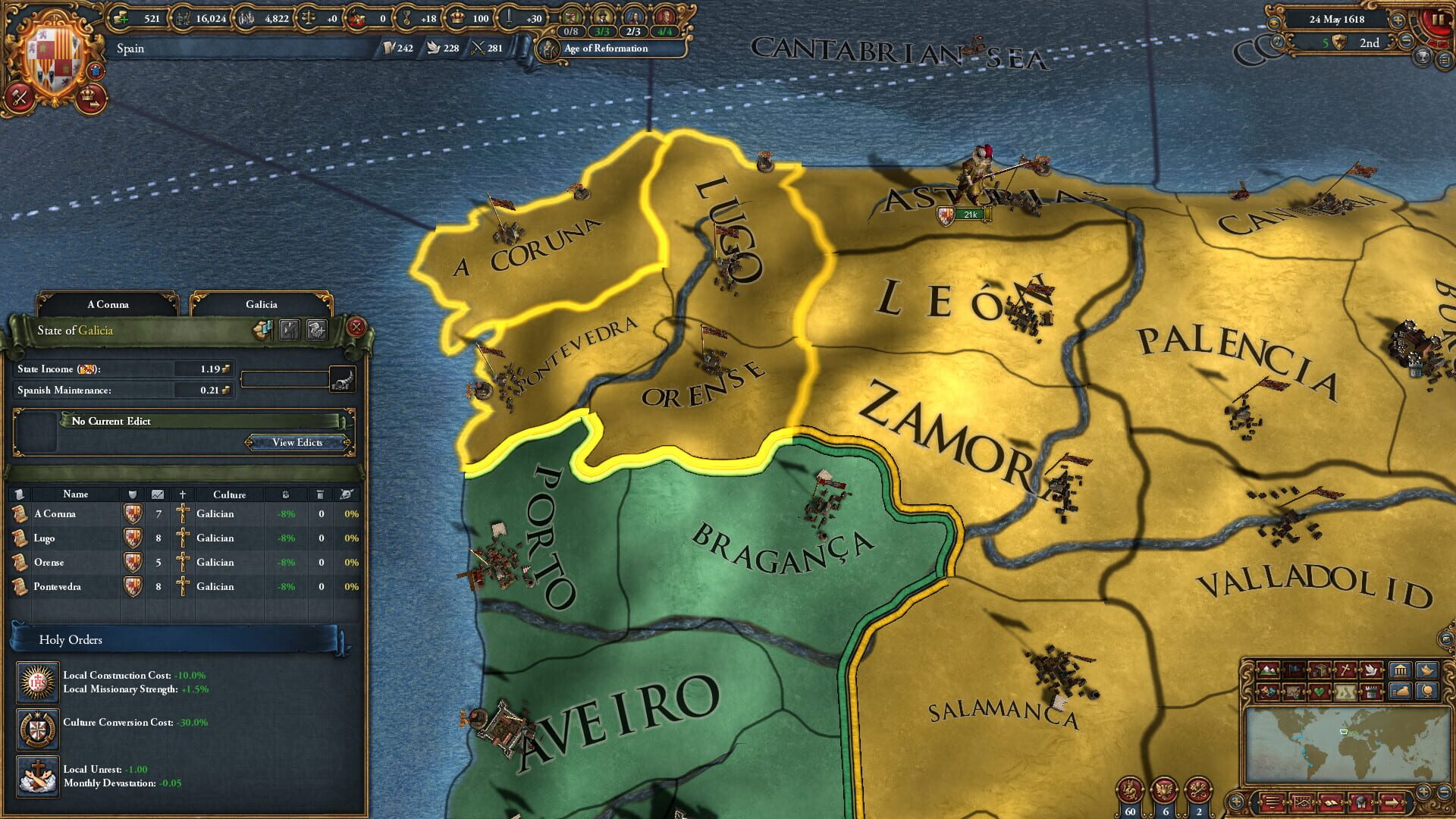Click the messages log book icon
This screenshot has height=819, width=1456.
coord(1332,802)
